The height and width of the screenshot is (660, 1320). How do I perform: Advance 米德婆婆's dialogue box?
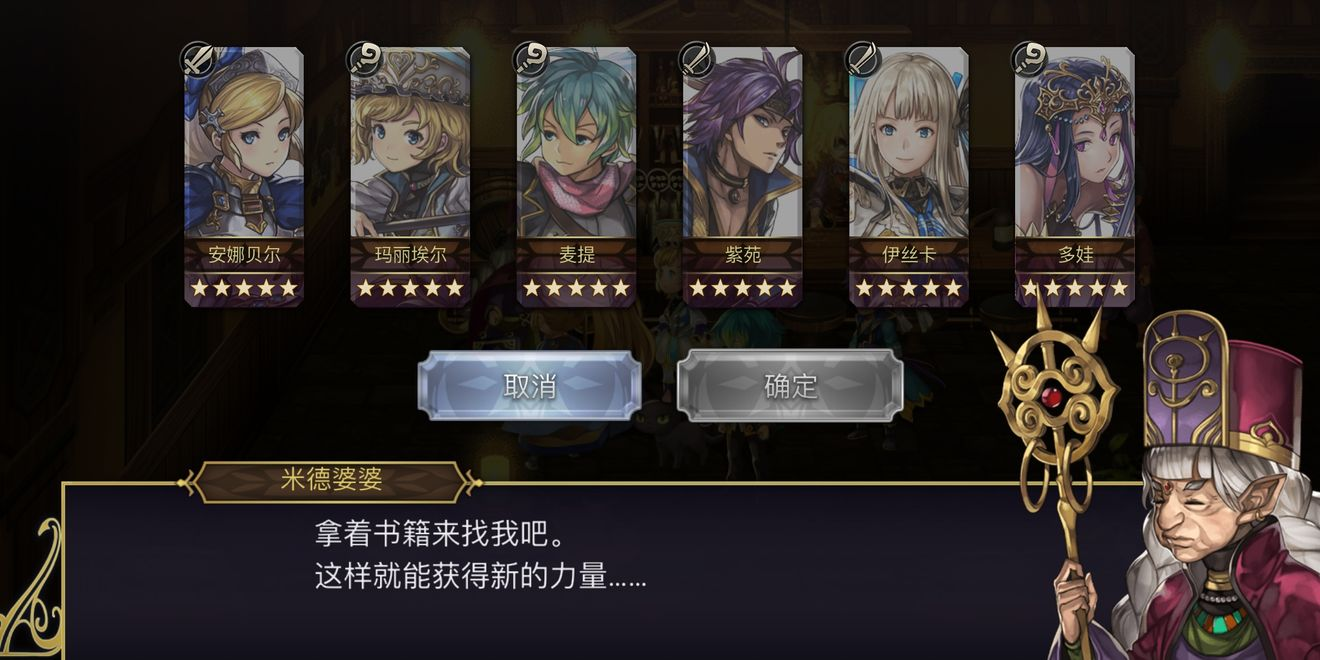coord(600,570)
